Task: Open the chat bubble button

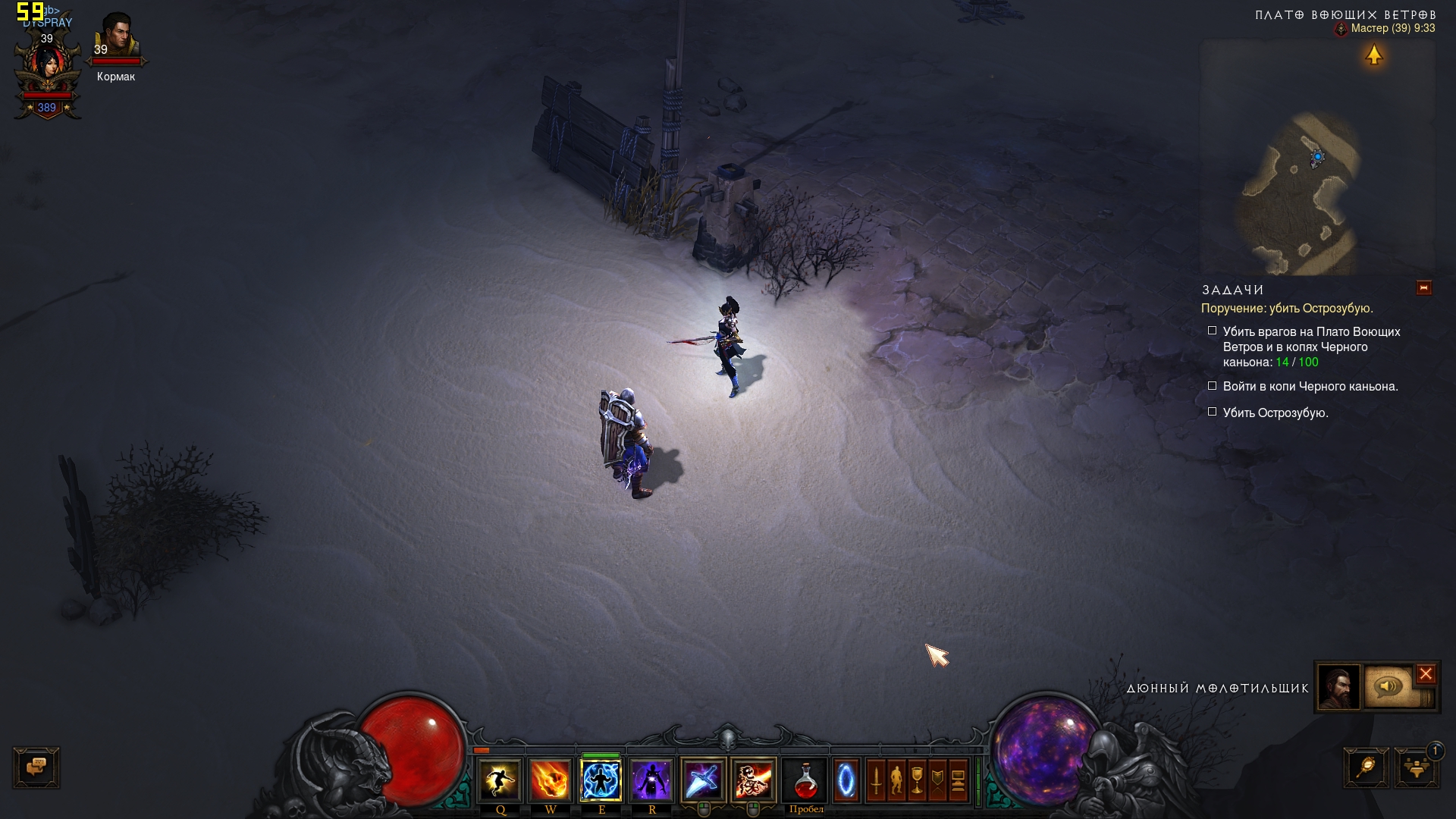Action: 36,767
